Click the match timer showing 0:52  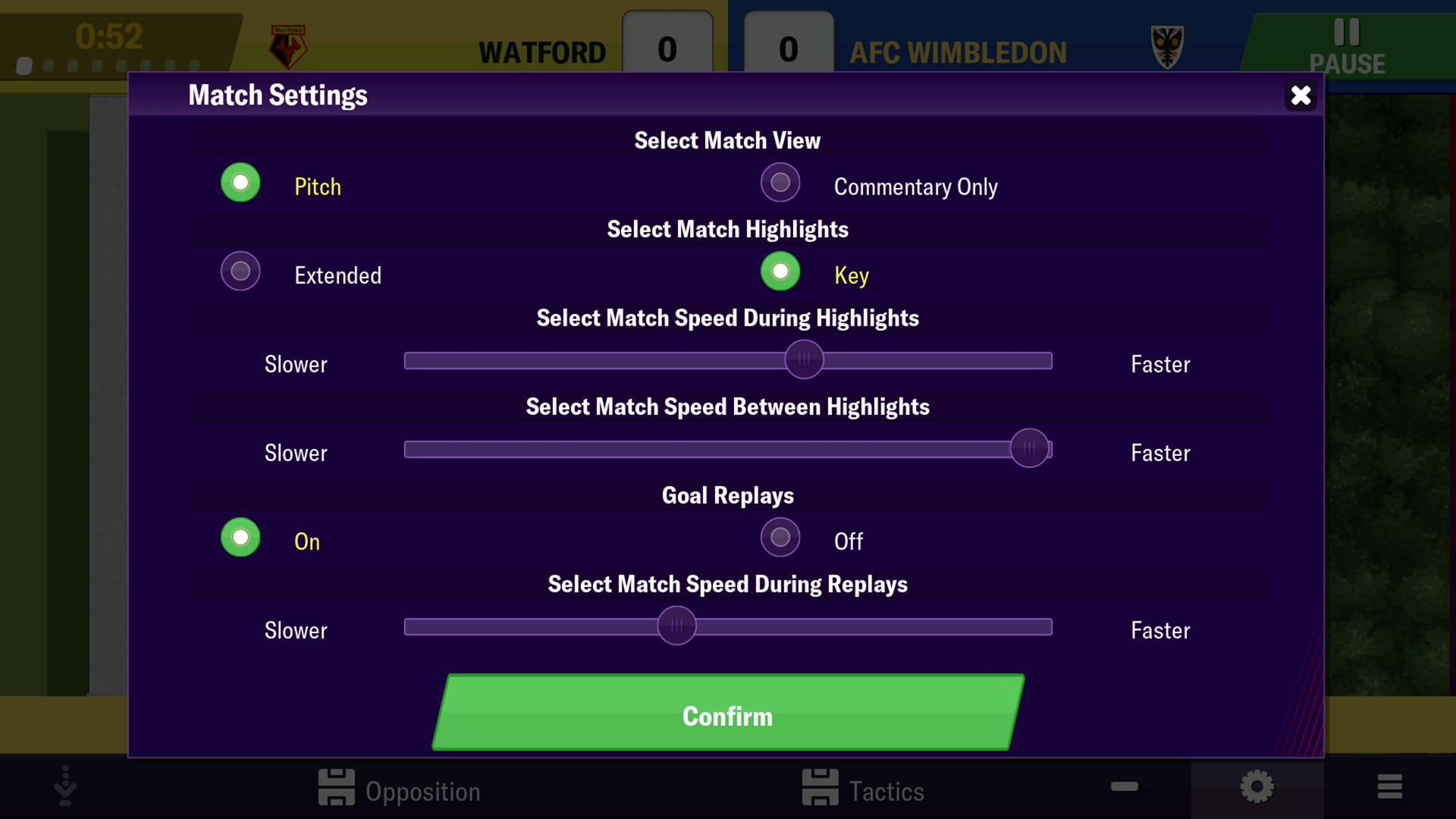pos(111,34)
